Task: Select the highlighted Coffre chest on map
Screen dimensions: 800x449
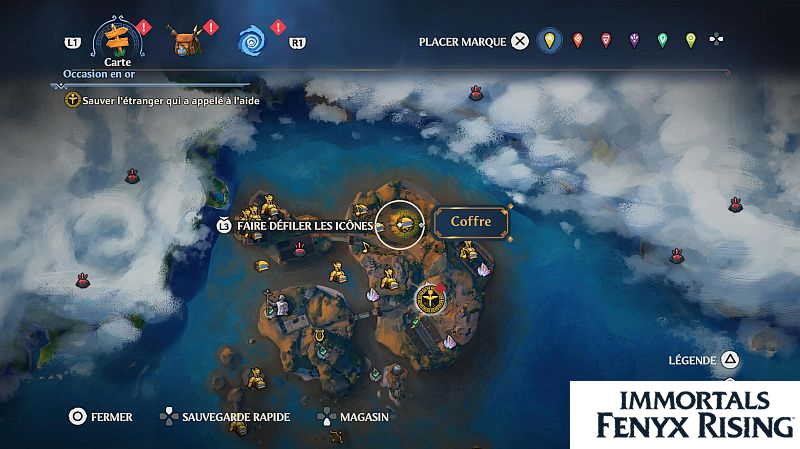Action: 403,223
